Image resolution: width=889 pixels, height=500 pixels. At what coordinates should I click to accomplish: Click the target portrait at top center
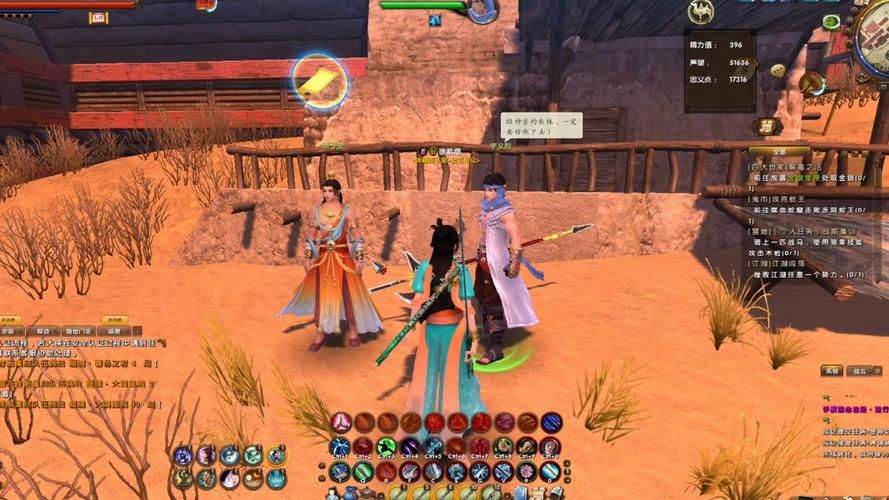[482, 10]
